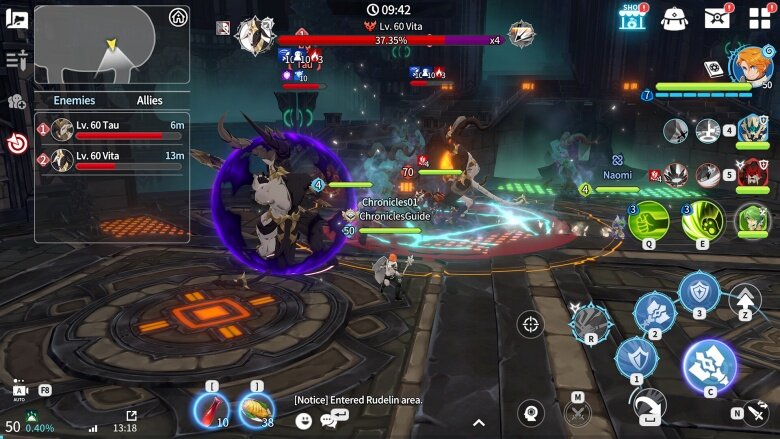Use the green paw skill

(x=702, y=220)
